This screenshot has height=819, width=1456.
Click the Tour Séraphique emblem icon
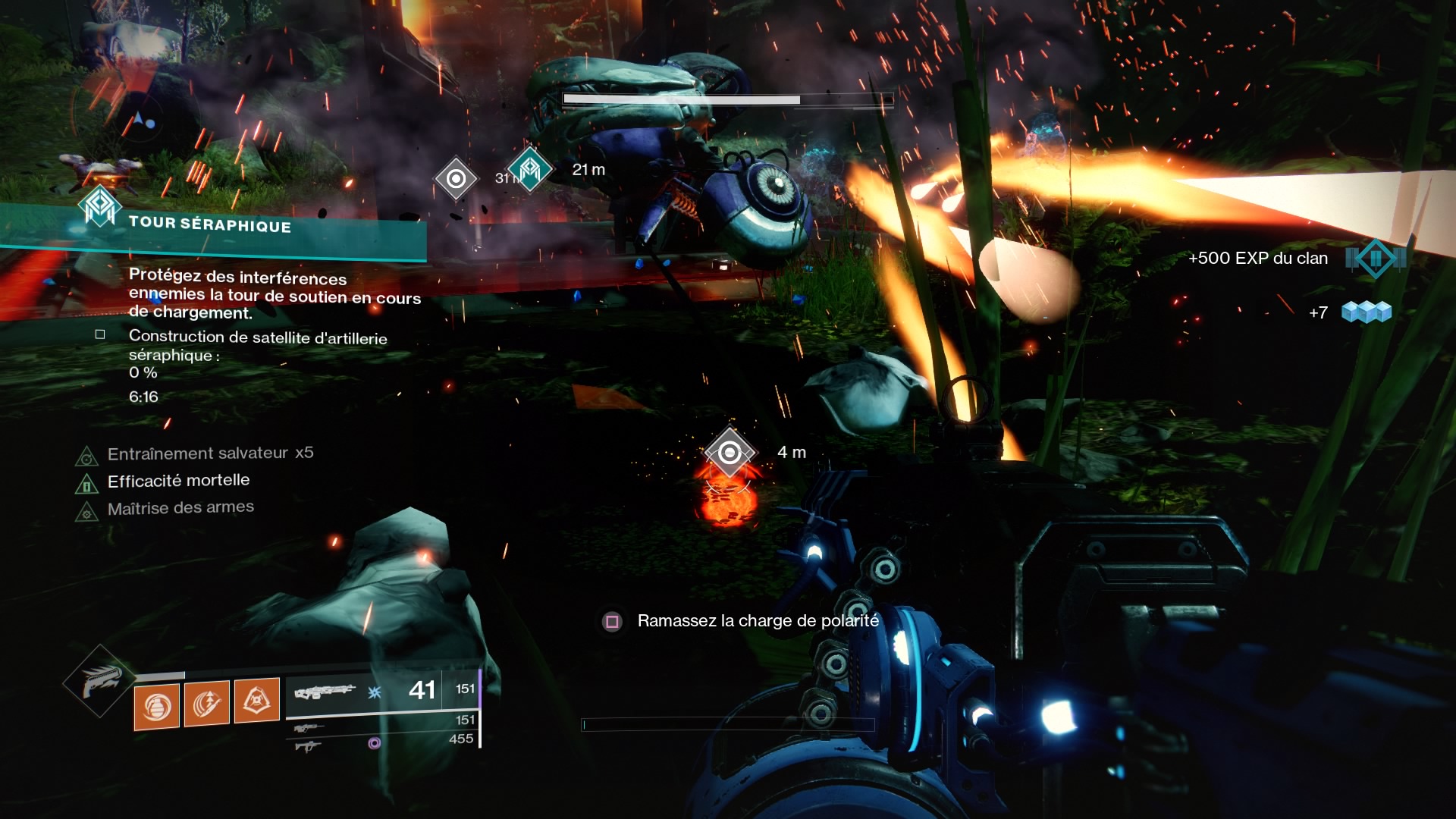click(99, 206)
